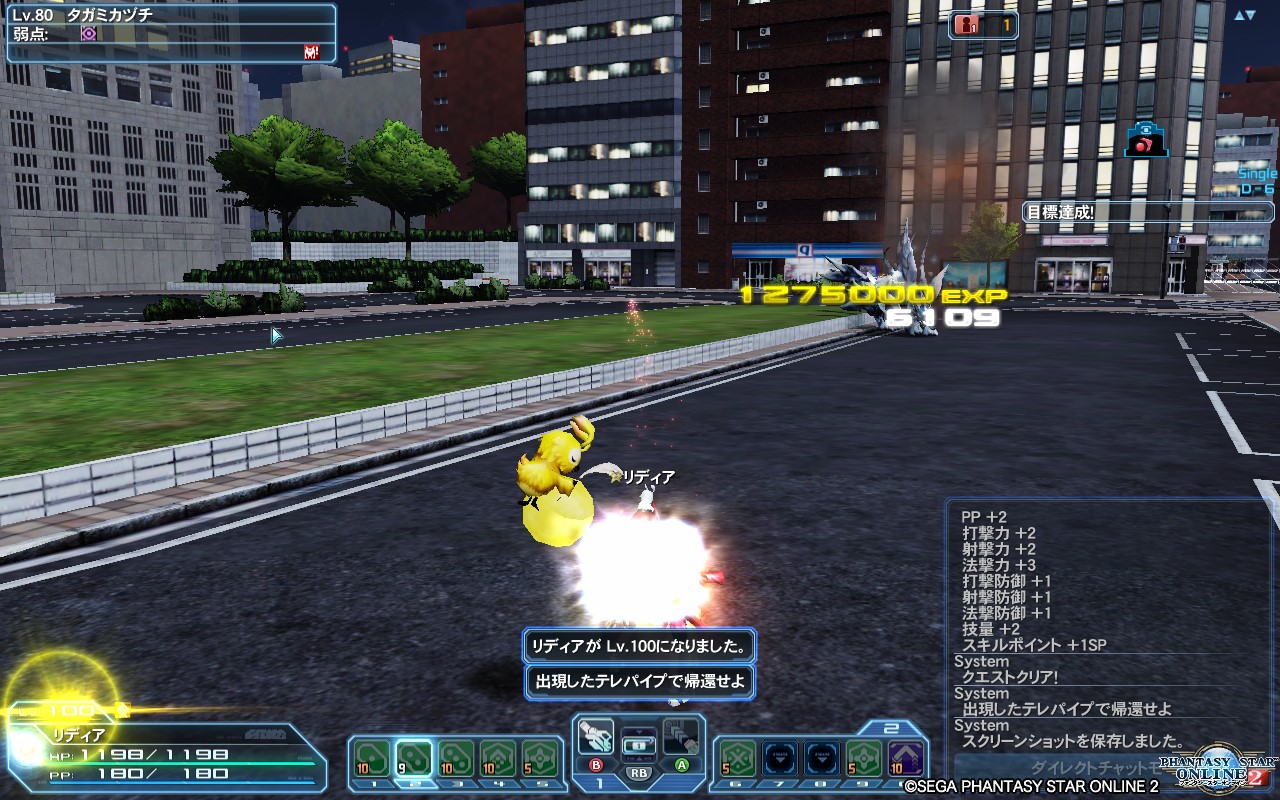The width and height of the screenshot is (1280, 800).
Task: Click the up arrow to scroll chat log
Action: [1238, 13]
